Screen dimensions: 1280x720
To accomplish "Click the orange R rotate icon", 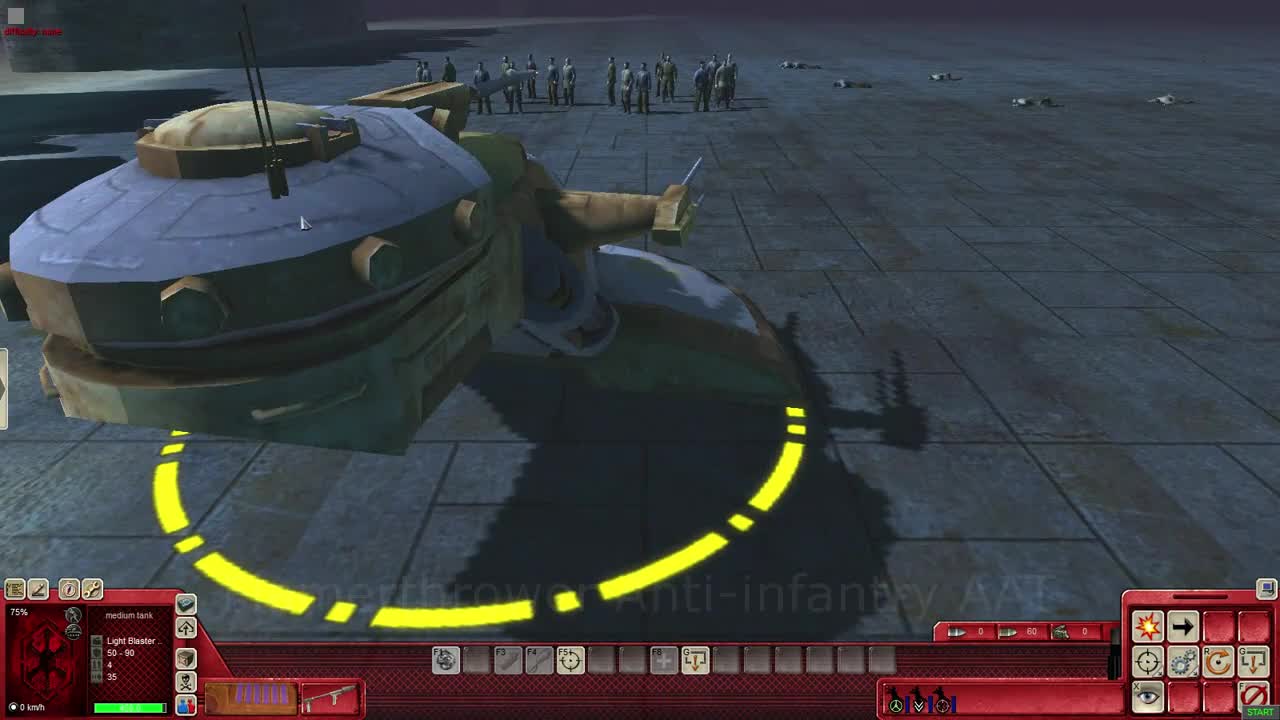I will coord(1218,661).
